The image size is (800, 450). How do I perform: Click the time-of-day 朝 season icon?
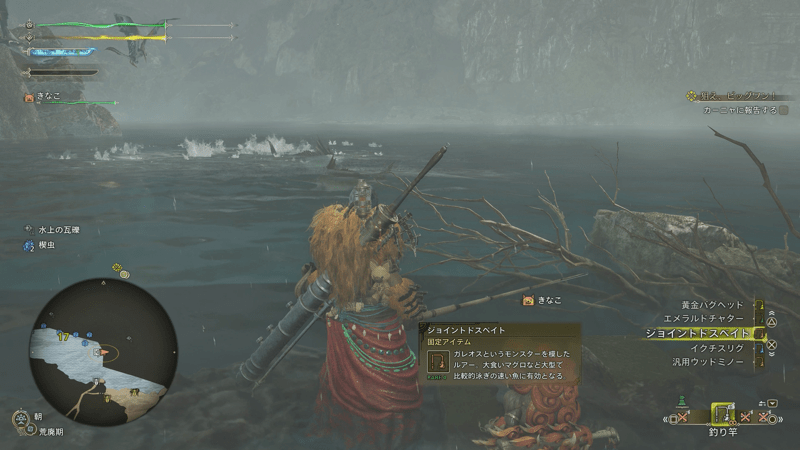coord(23,420)
